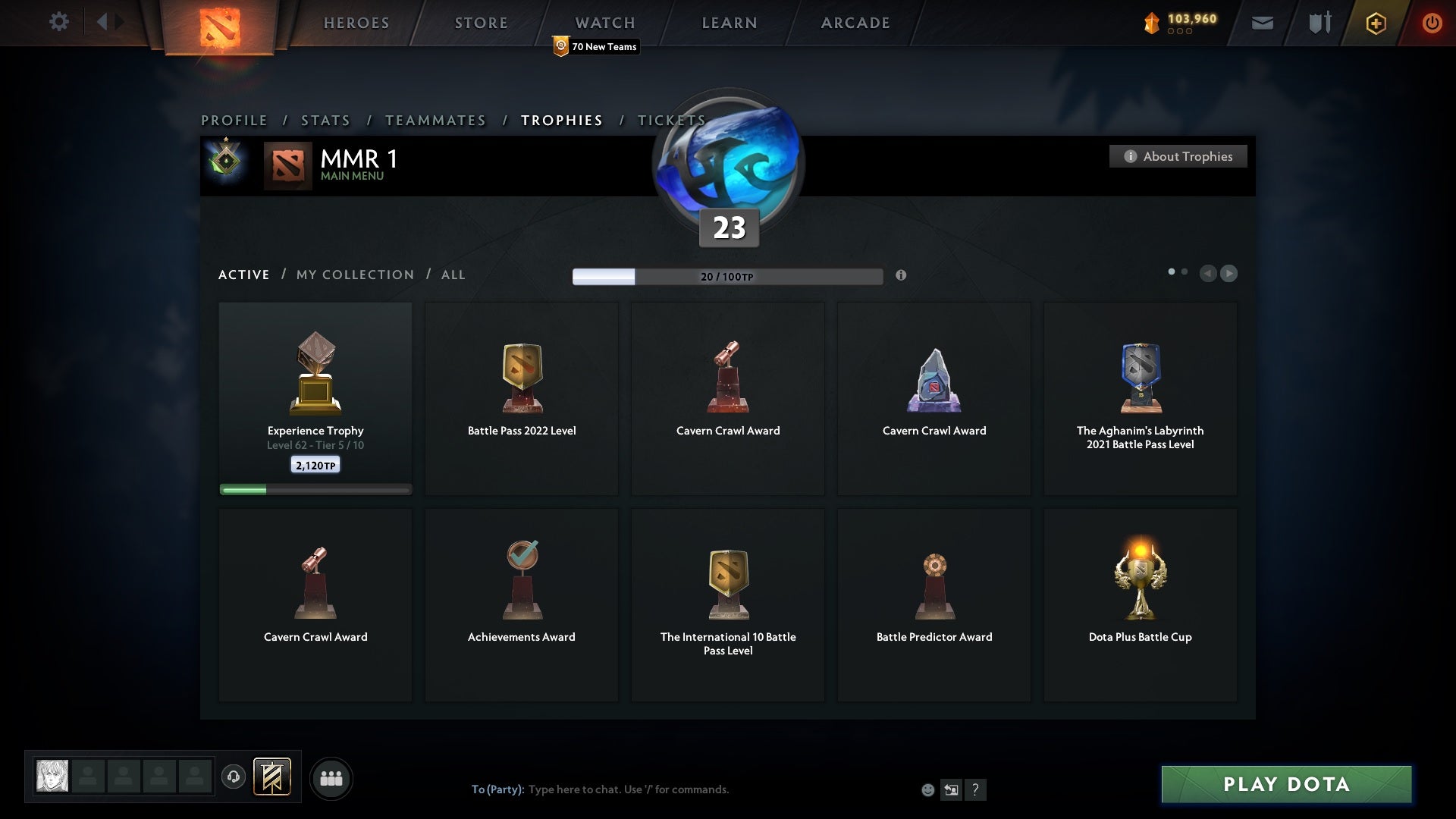
Task: Toggle party voice chat headset icon
Action: tap(234, 777)
